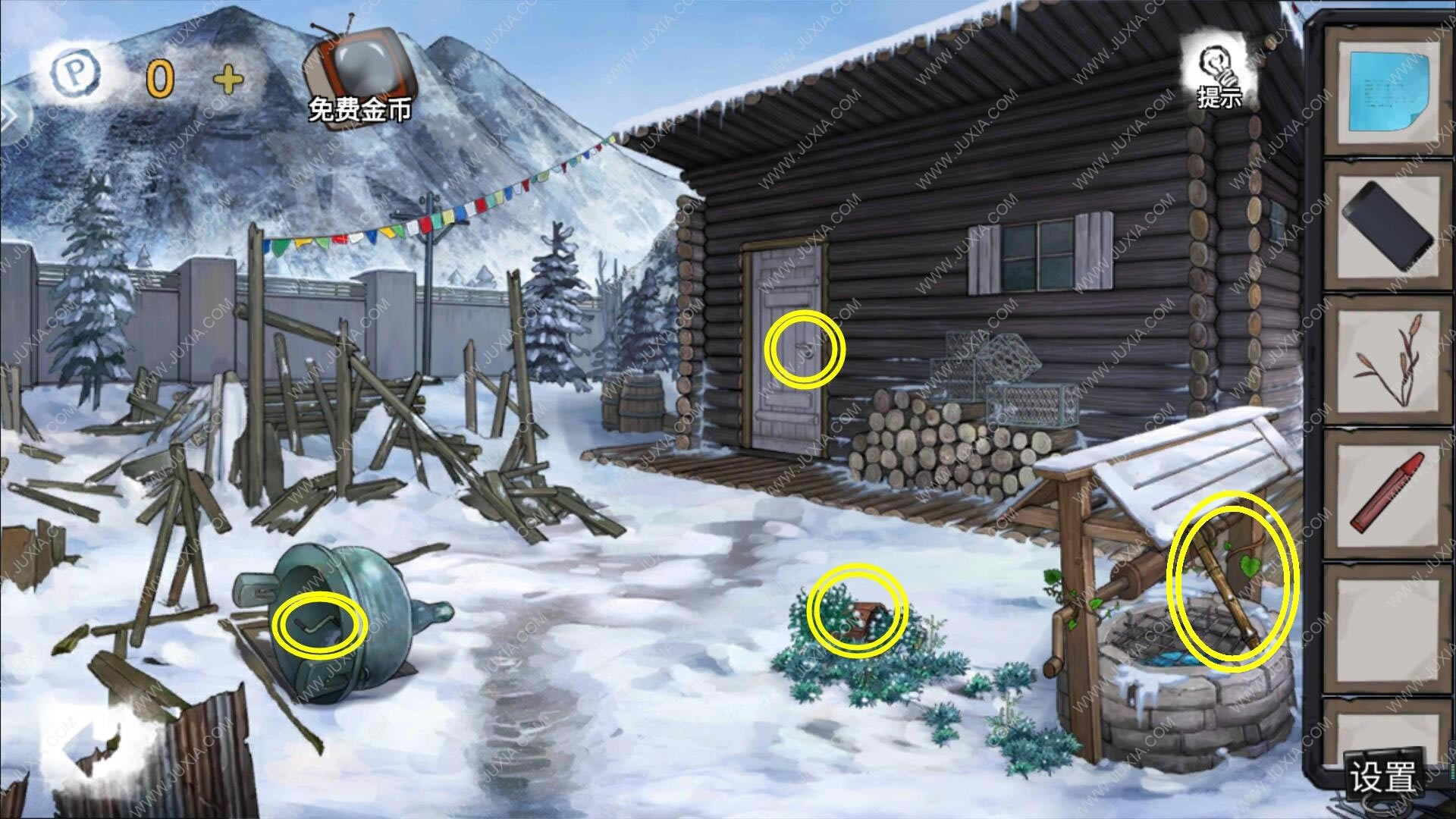This screenshot has height=819, width=1456.
Task: Tap the P coin currency icon
Action: click(x=76, y=74)
